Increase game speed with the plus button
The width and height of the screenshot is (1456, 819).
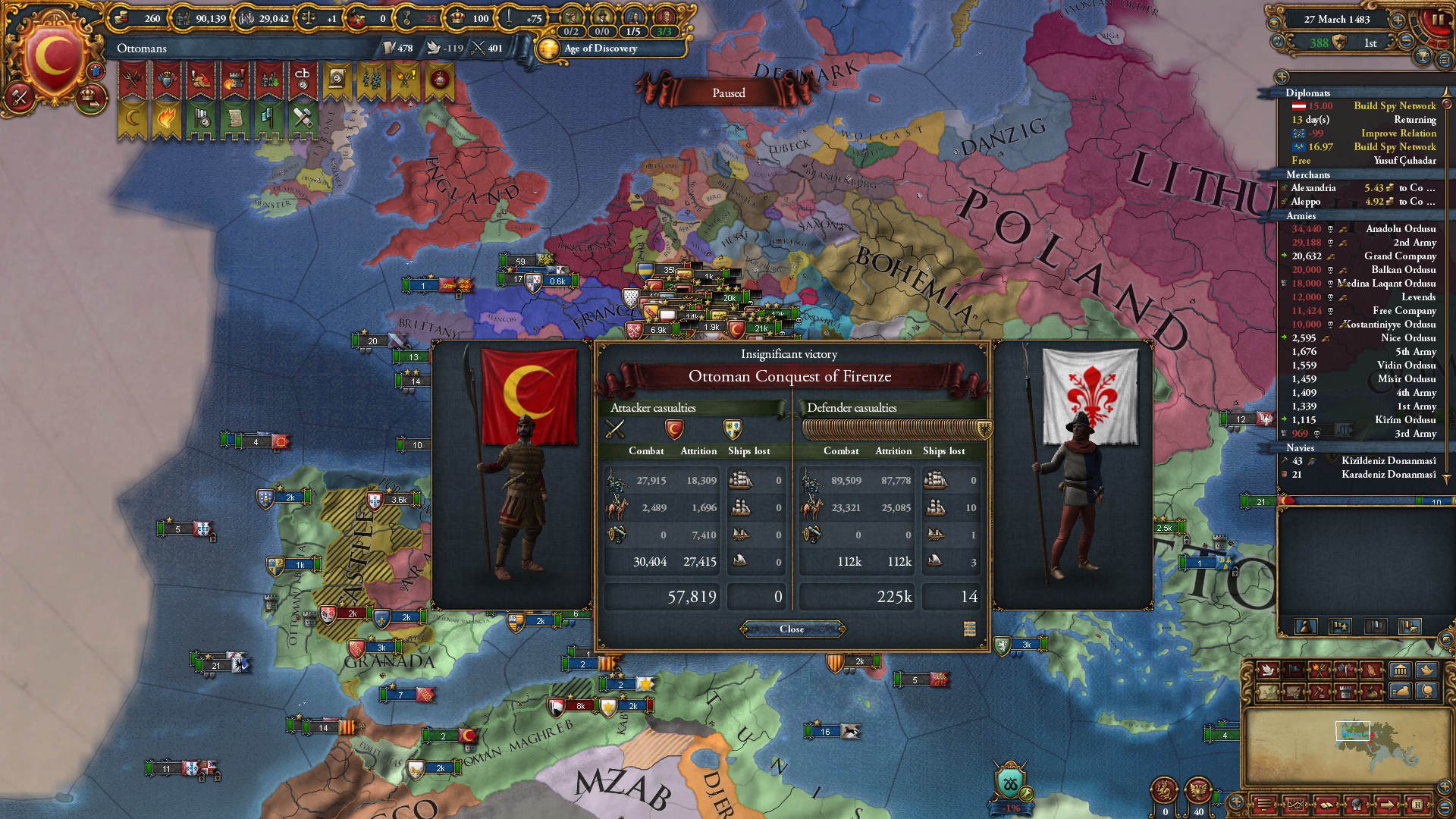pos(1397,20)
